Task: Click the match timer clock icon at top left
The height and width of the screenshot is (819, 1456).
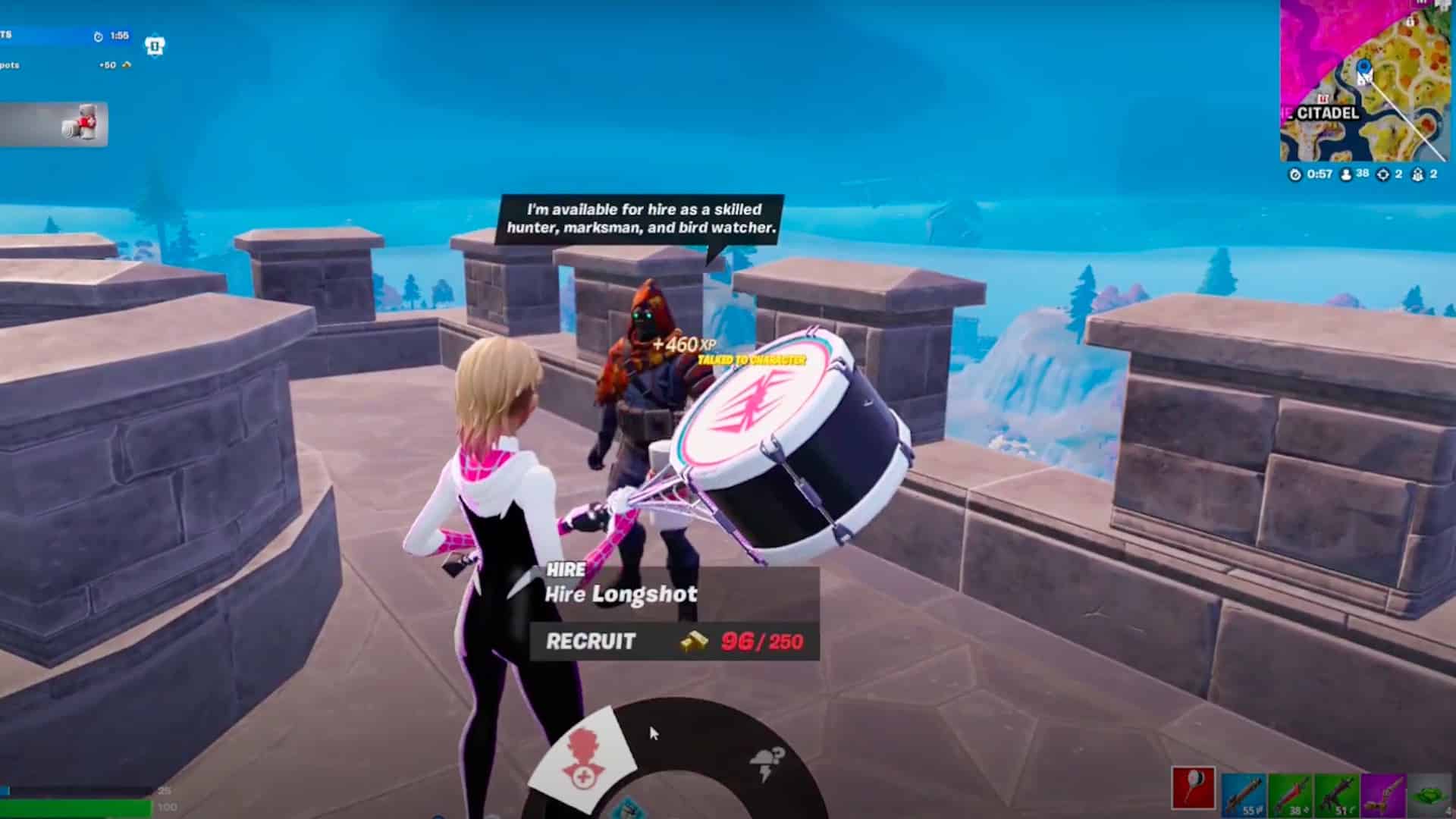Action: pos(97,34)
